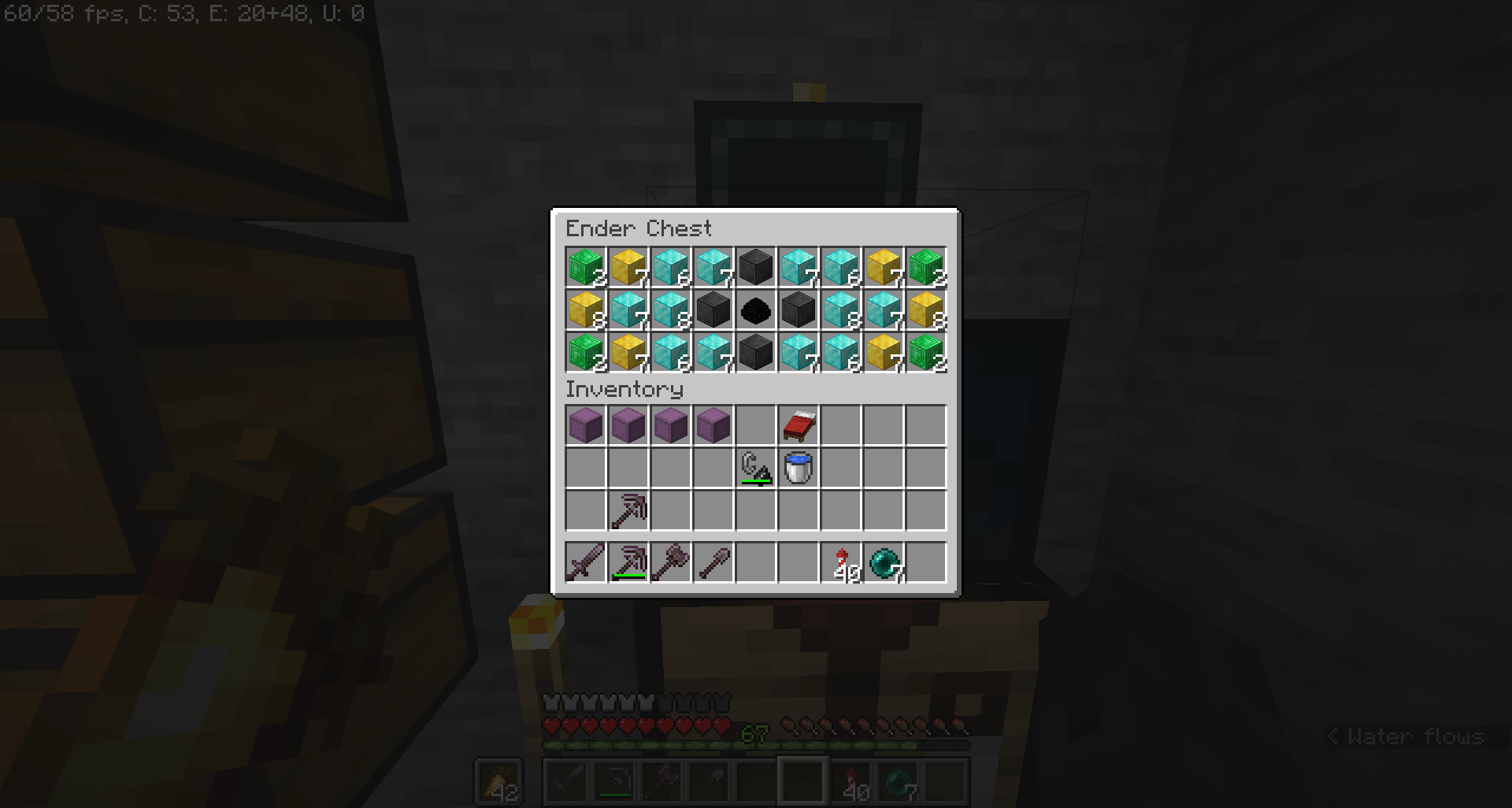
Task: Pick up the netherite pickaxe from the hotbar
Action: (628, 563)
